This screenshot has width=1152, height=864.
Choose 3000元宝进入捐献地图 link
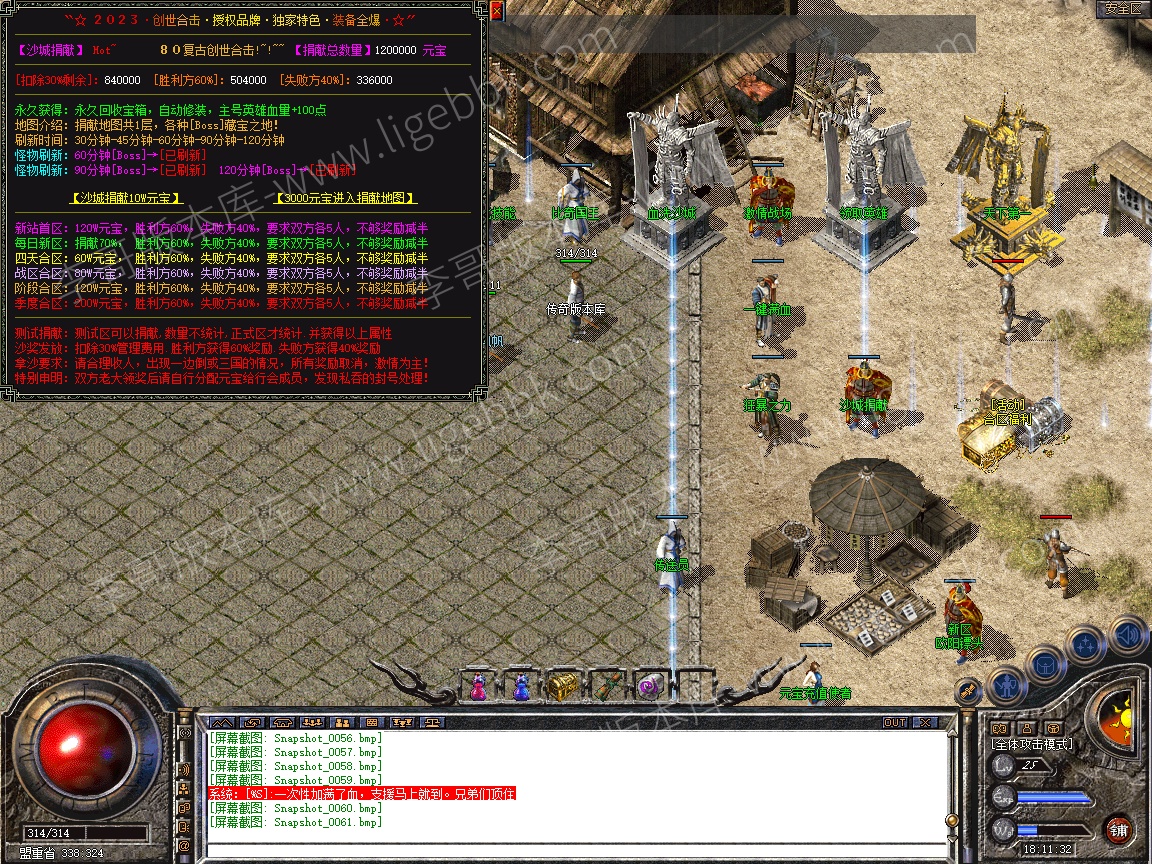345,198
